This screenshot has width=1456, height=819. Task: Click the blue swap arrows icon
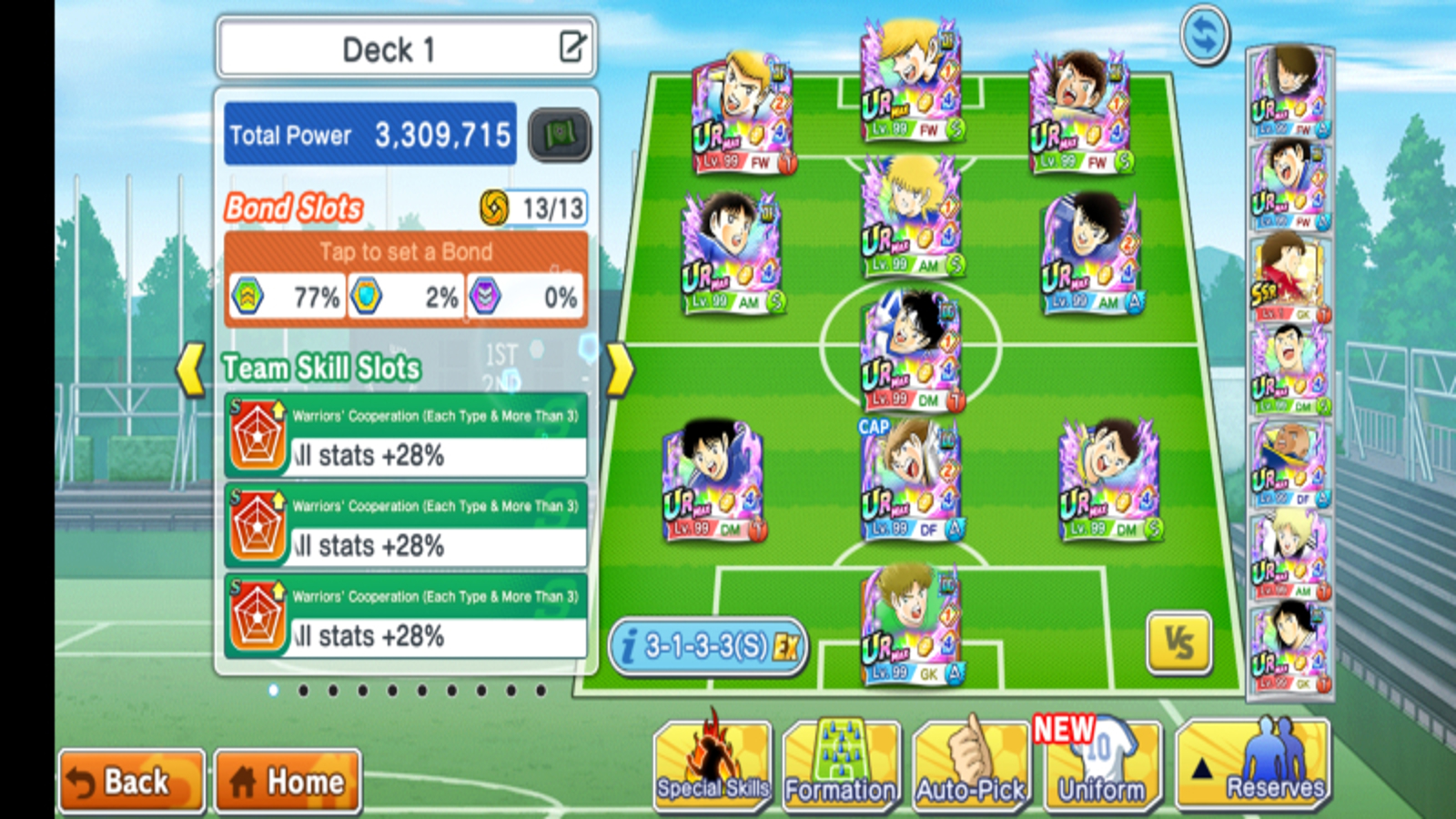point(1204,35)
